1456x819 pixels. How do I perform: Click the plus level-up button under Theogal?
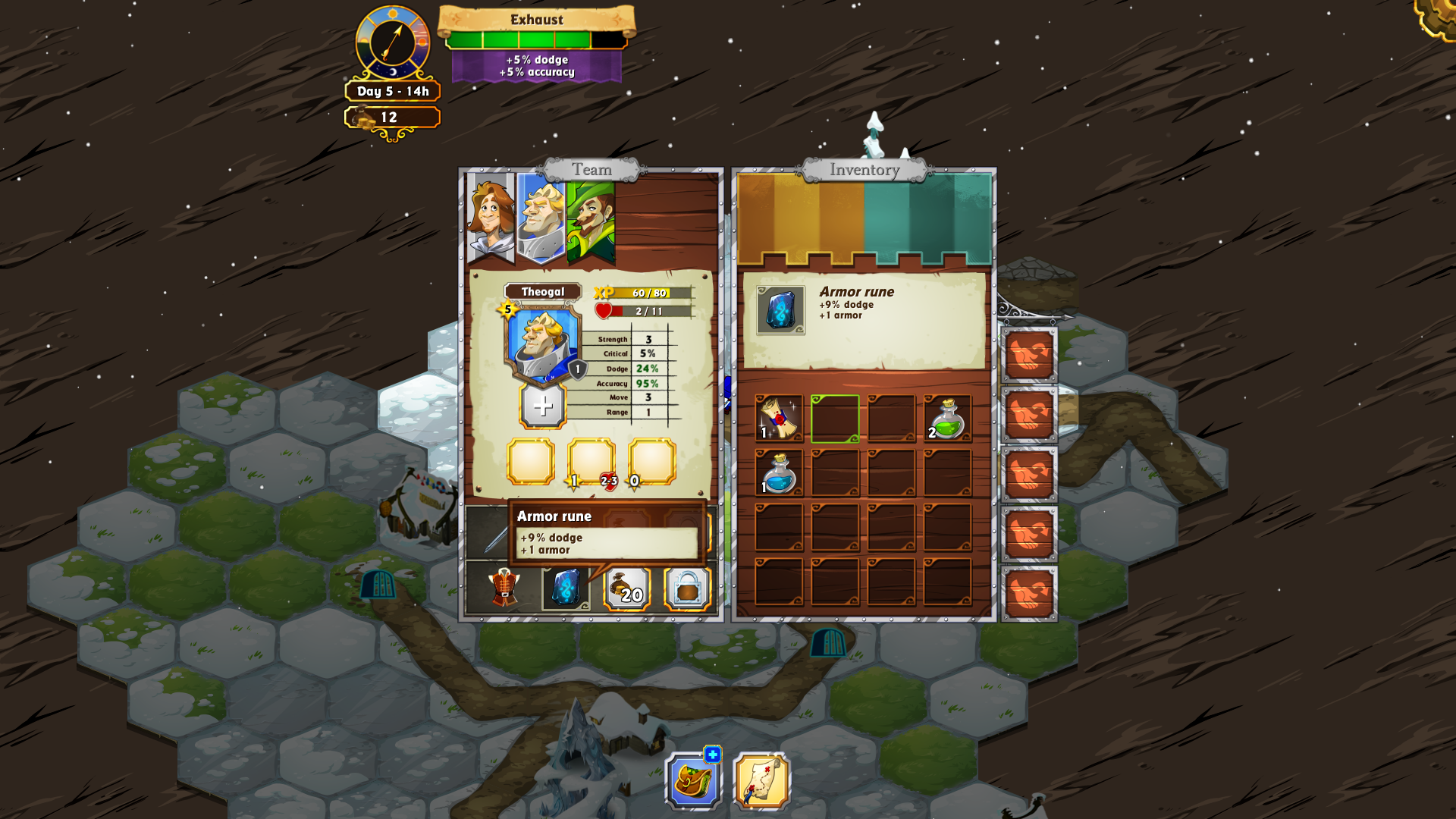click(x=542, y=406)
